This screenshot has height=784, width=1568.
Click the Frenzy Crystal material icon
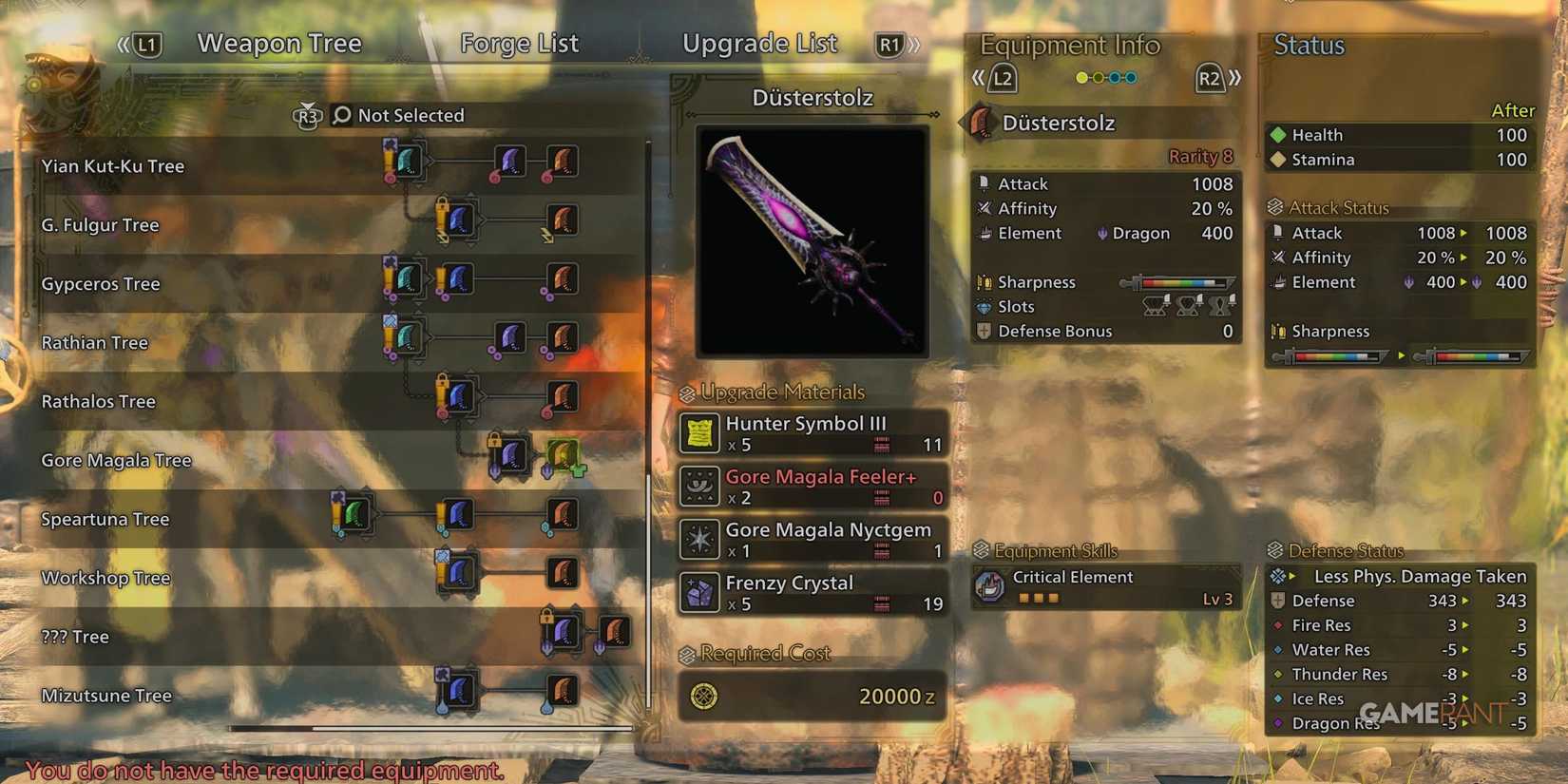(x=698, y=591)
